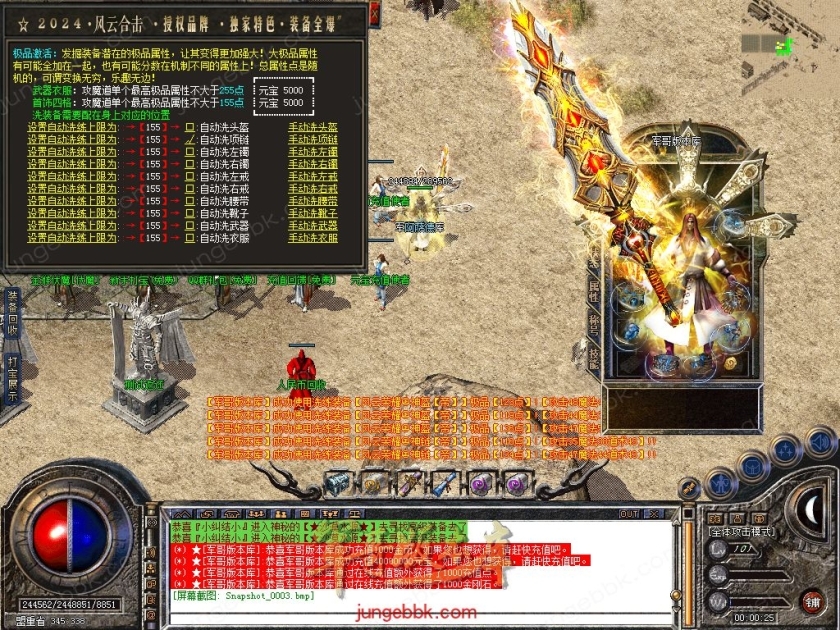840x630 pixels.
Task: Switch to the Attributes tab (属性)
Action: pyautogui.click(x=594, y=293)
